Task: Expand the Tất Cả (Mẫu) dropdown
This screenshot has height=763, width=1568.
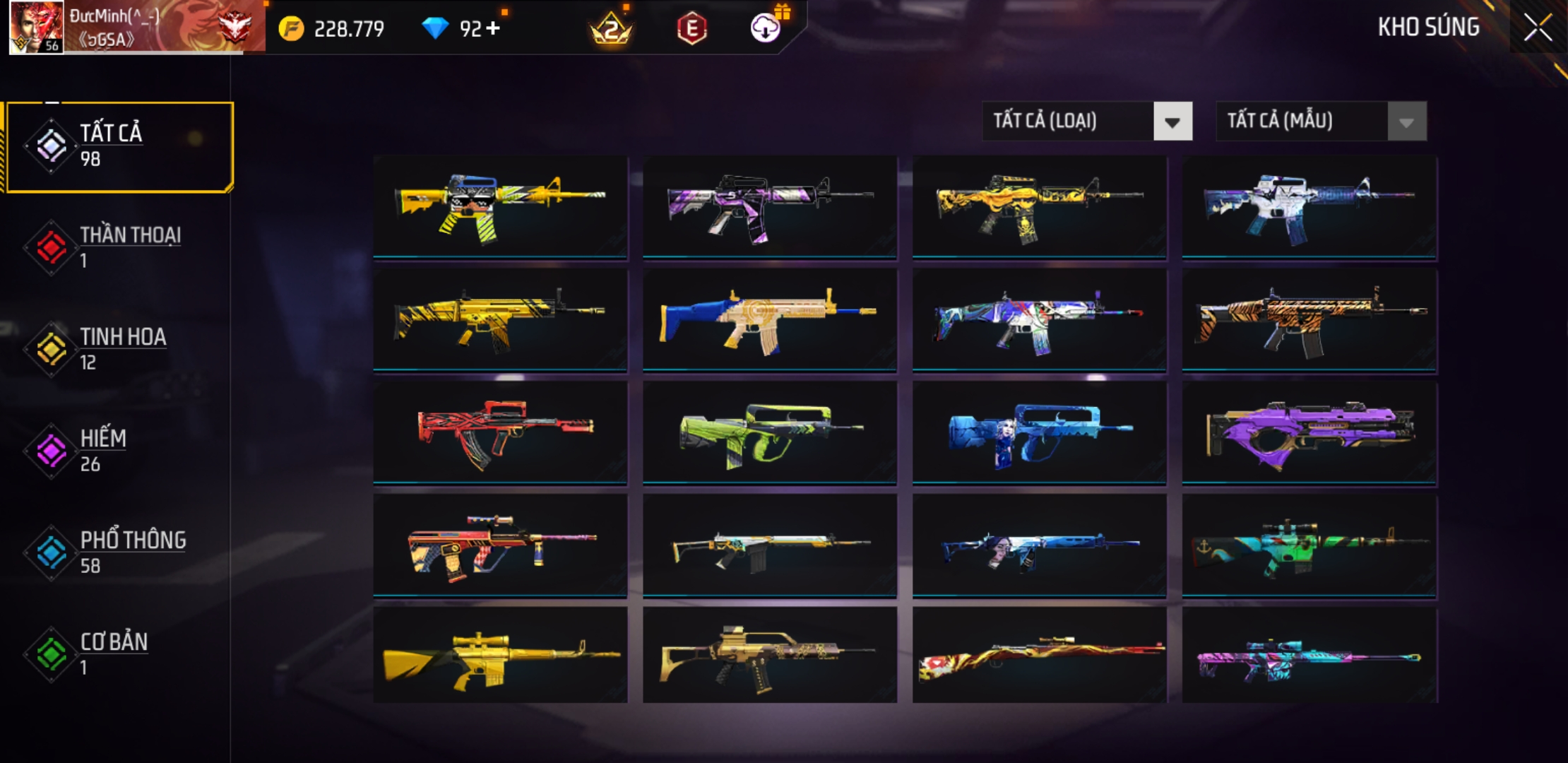Action: pos(1320,121)
